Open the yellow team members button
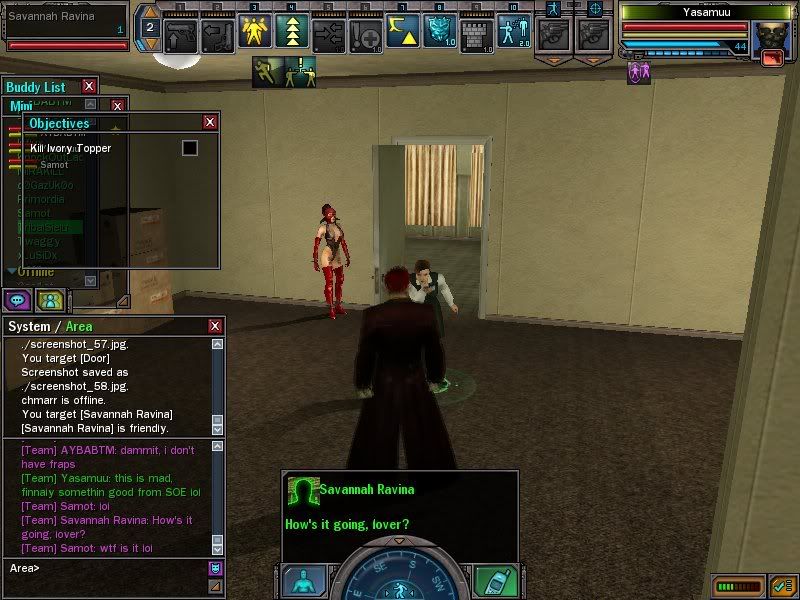The image size is (800, 600). pyautogui.click(x=49, y=299)
